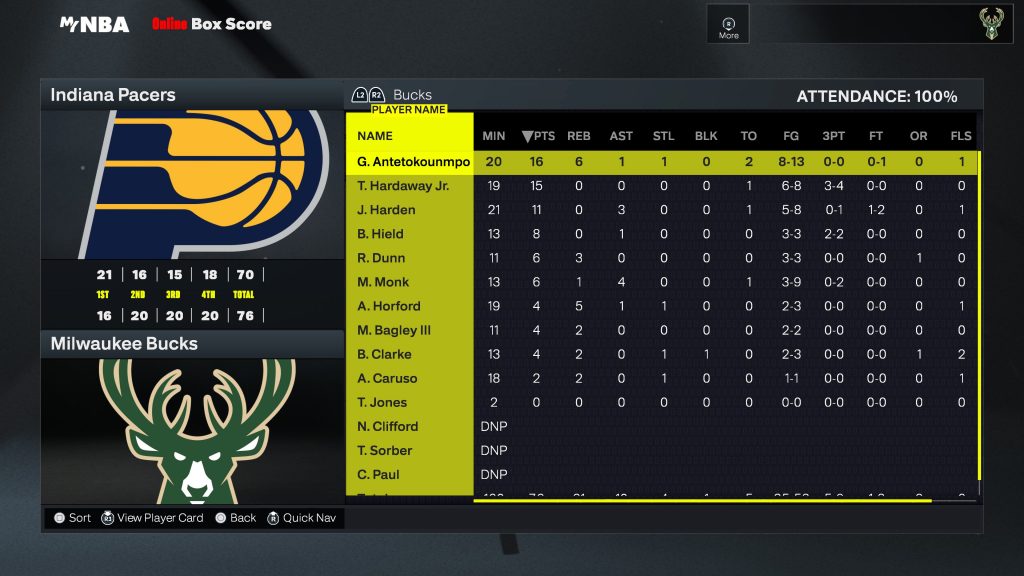The width and height of the screenshot is (1024, 576).
Task: Pick M. Bagley III's row
Action: 394,330
